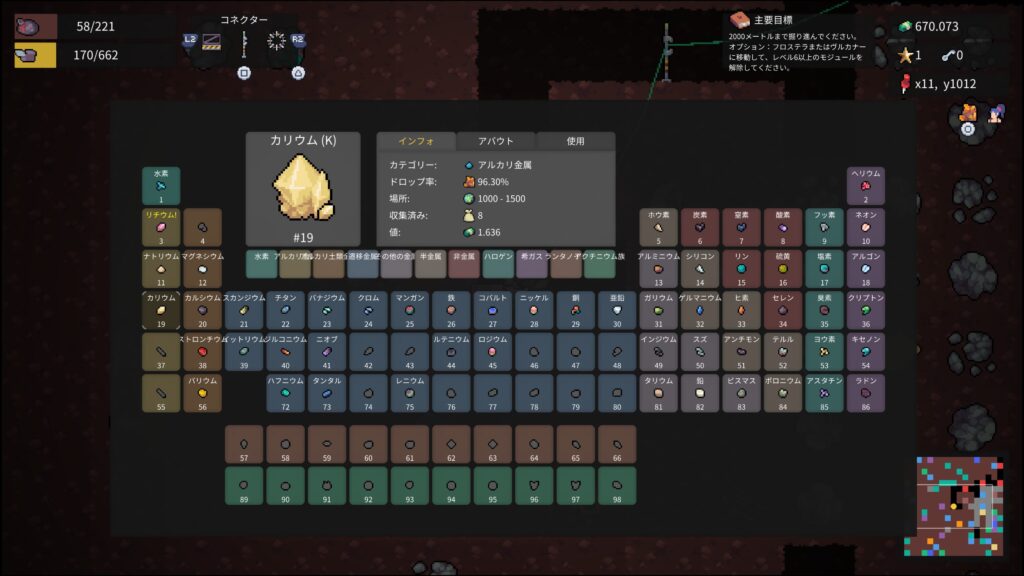
Task: Select the 水素 element tile numbered 1
Action: click(x=161, y=186)
